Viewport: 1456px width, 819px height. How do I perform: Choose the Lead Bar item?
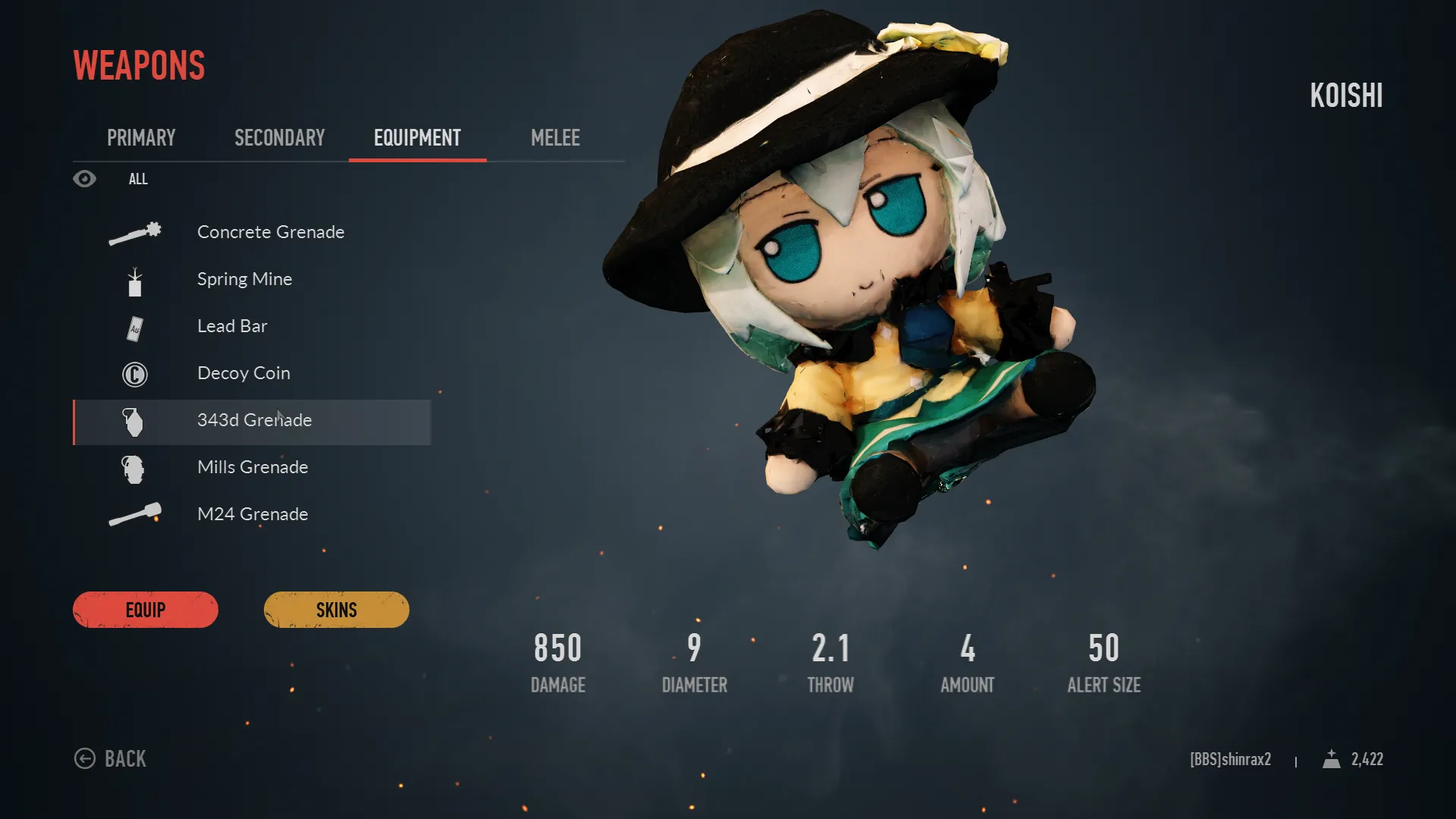coord(232,326)
